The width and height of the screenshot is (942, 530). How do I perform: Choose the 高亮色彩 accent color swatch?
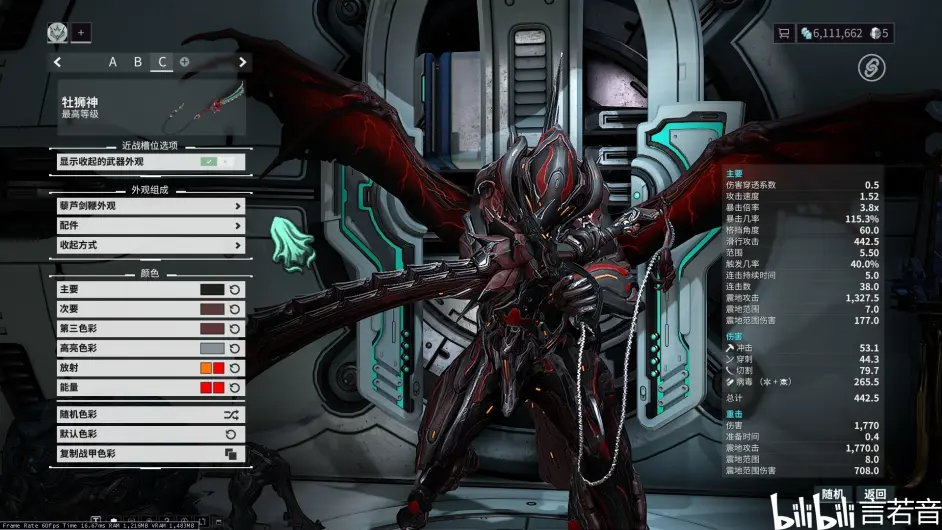point(212,348)
